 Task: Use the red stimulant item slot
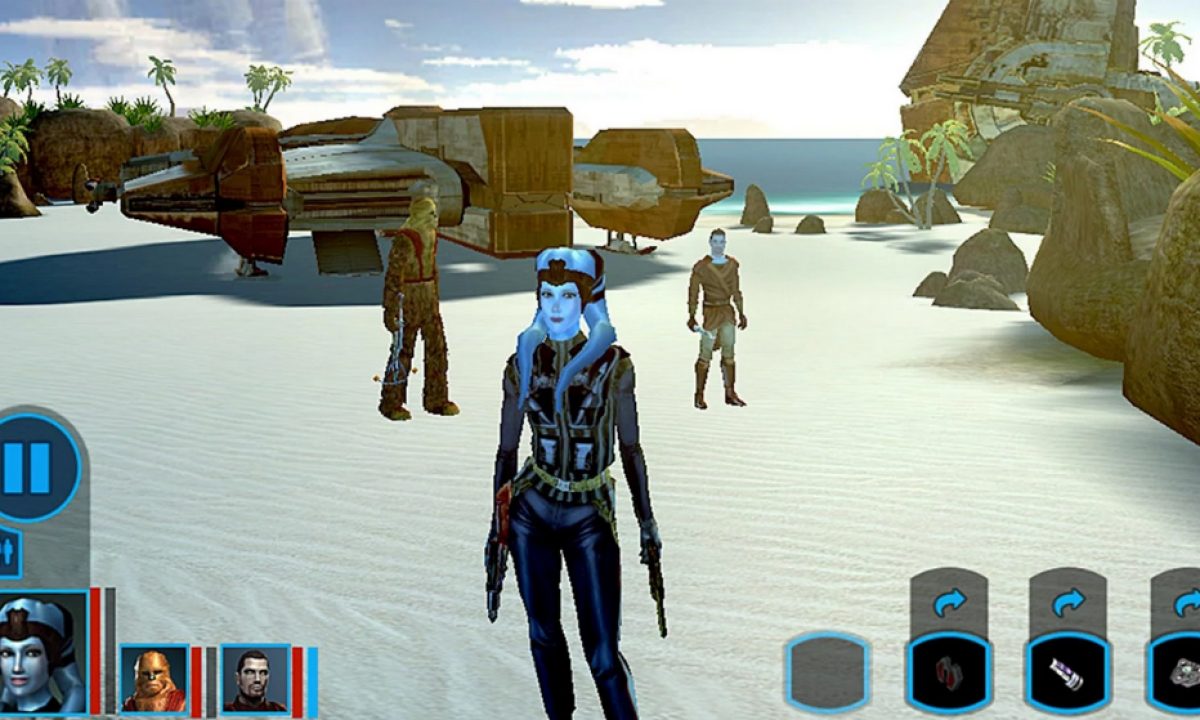(948, 671)
